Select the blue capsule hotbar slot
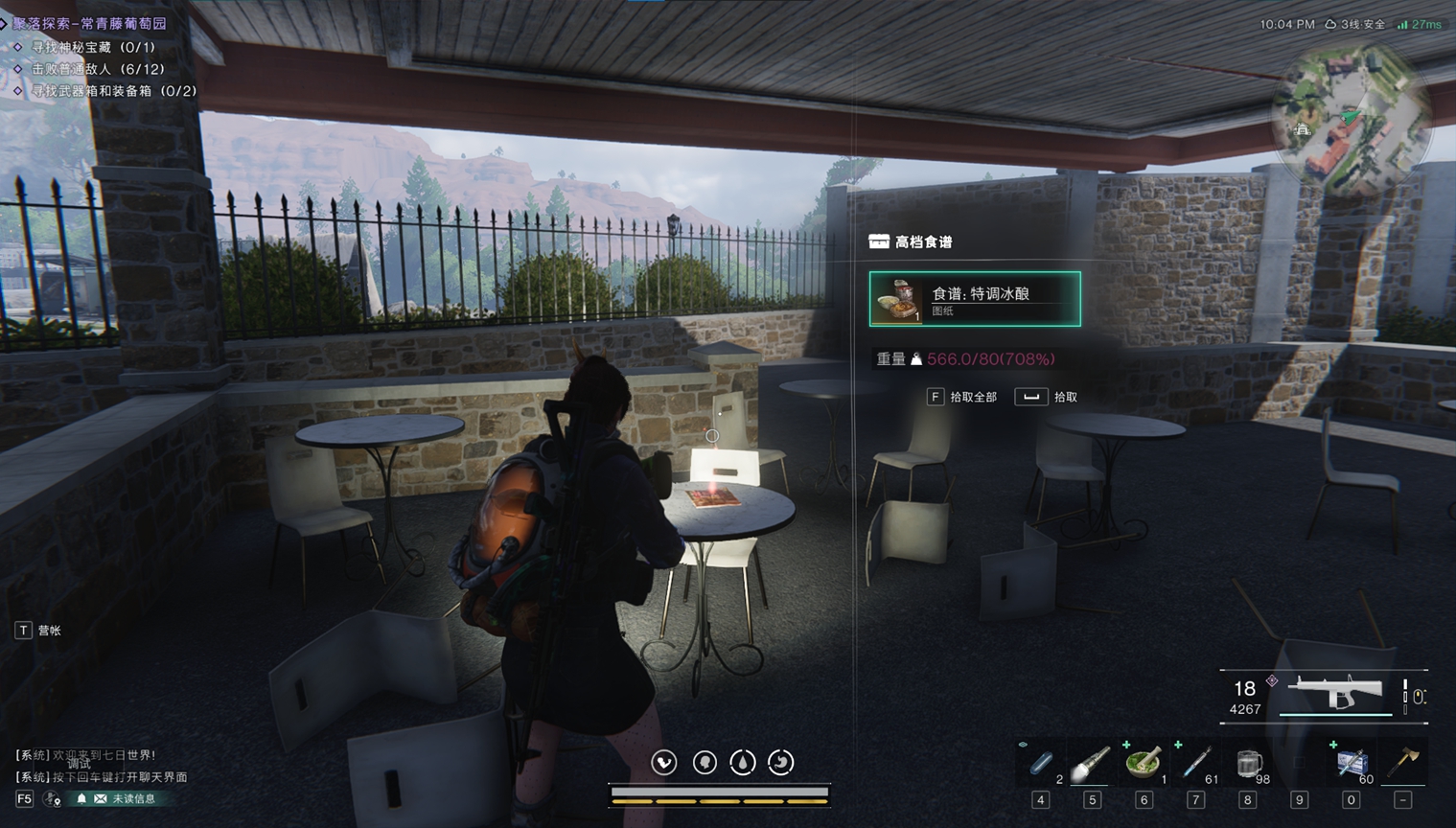 coord(1041,764)
